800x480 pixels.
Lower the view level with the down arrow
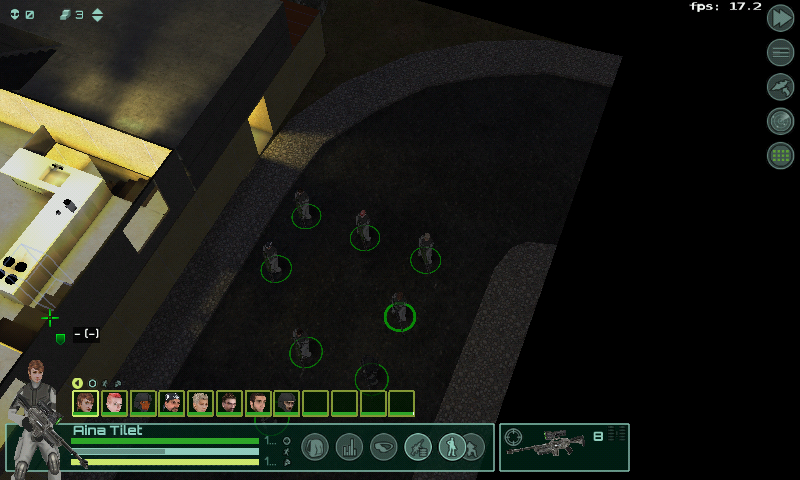(x=97, y=20)
